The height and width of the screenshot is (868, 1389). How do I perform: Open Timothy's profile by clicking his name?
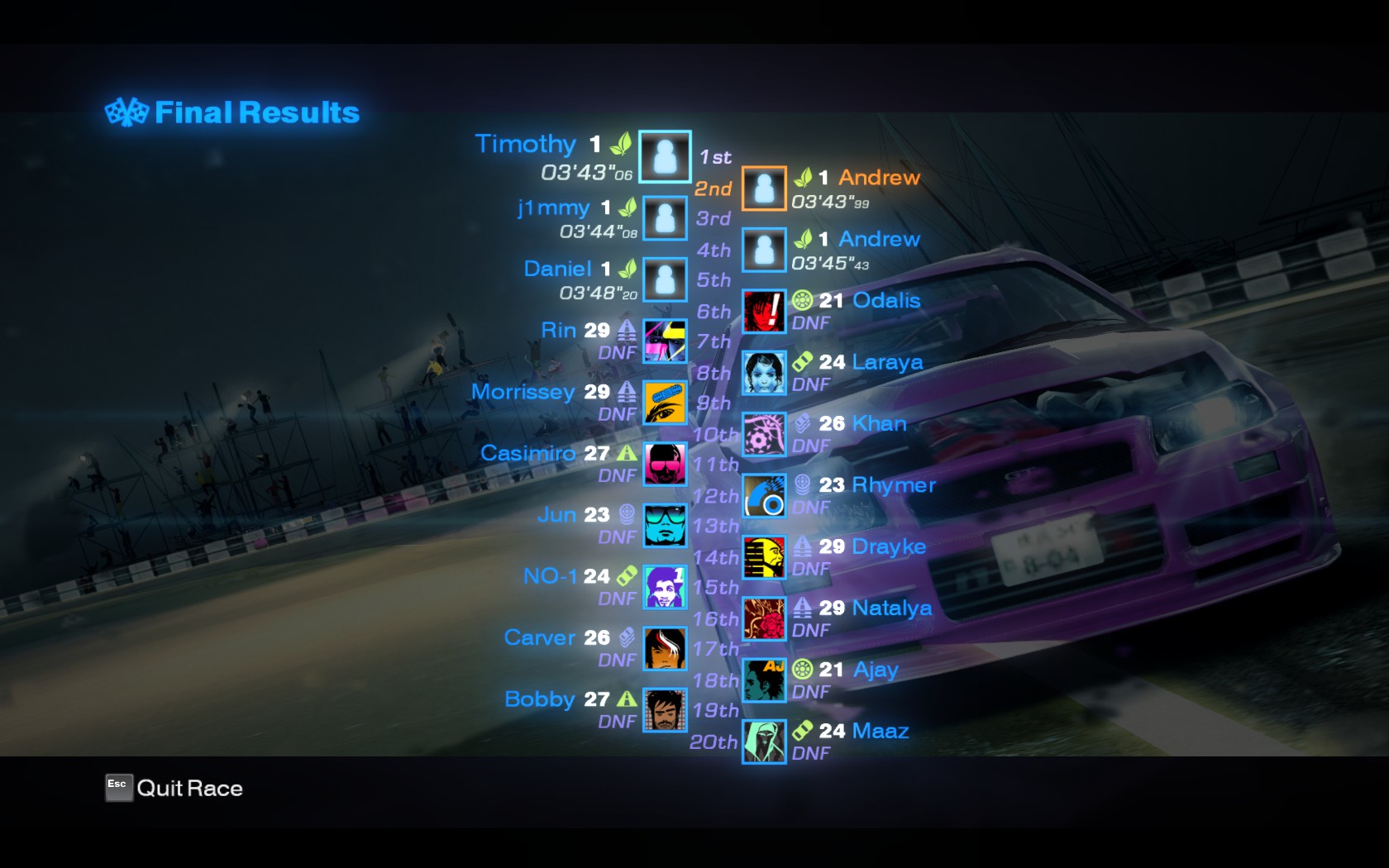(x=526, y=144)
